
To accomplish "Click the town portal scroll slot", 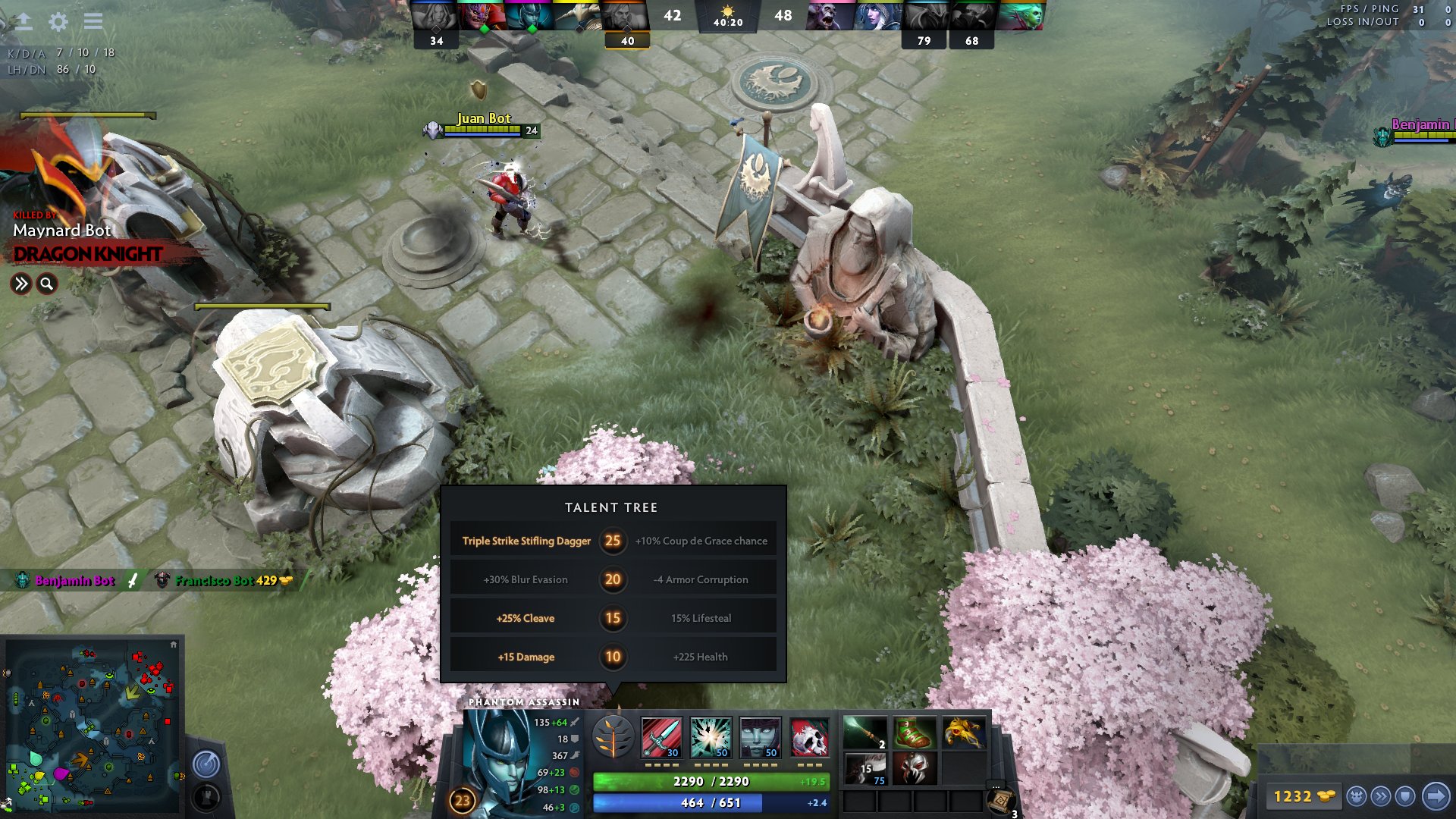I will pos(1003,802).
